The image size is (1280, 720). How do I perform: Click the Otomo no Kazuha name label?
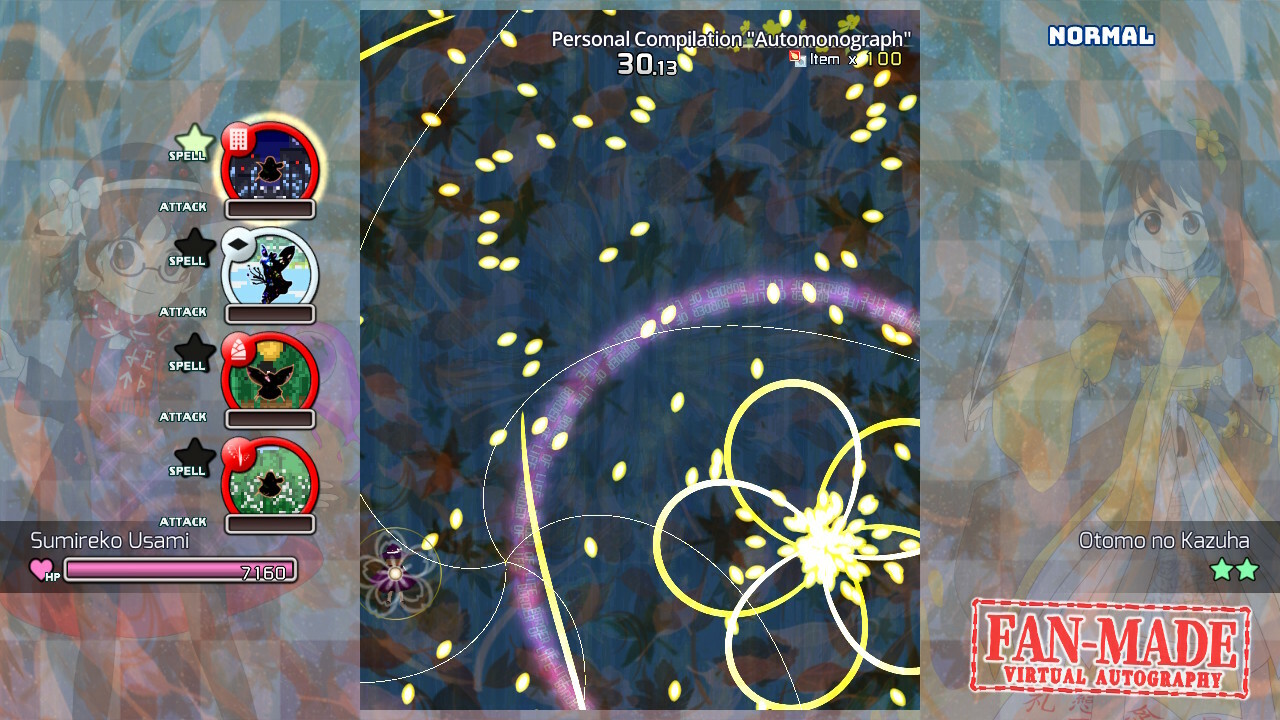click(1163, 540)
